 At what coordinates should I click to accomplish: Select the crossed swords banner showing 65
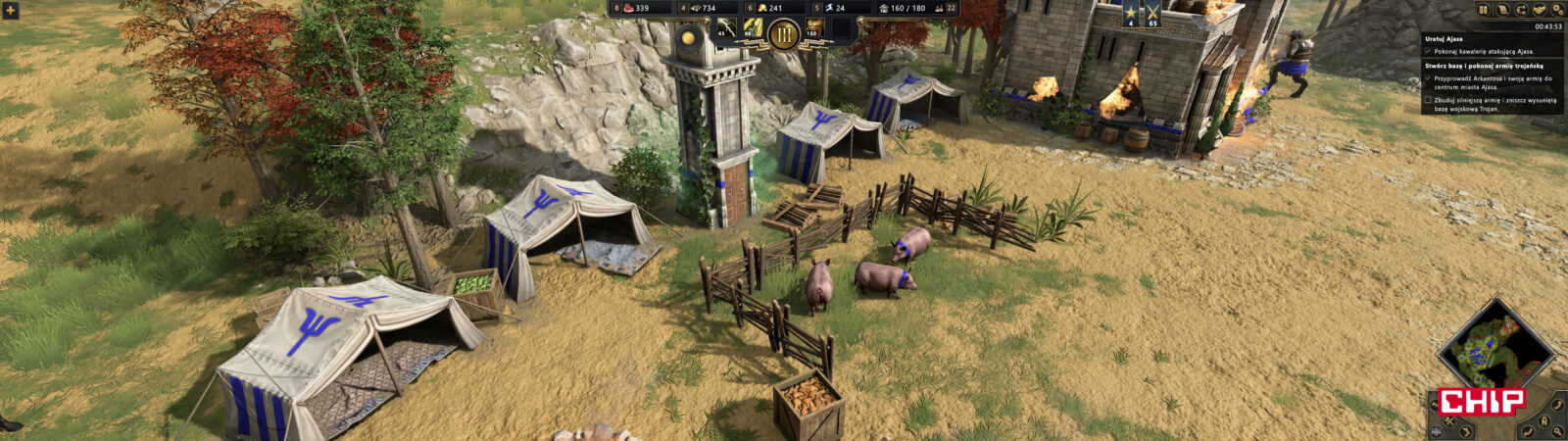coord(1153,15)
